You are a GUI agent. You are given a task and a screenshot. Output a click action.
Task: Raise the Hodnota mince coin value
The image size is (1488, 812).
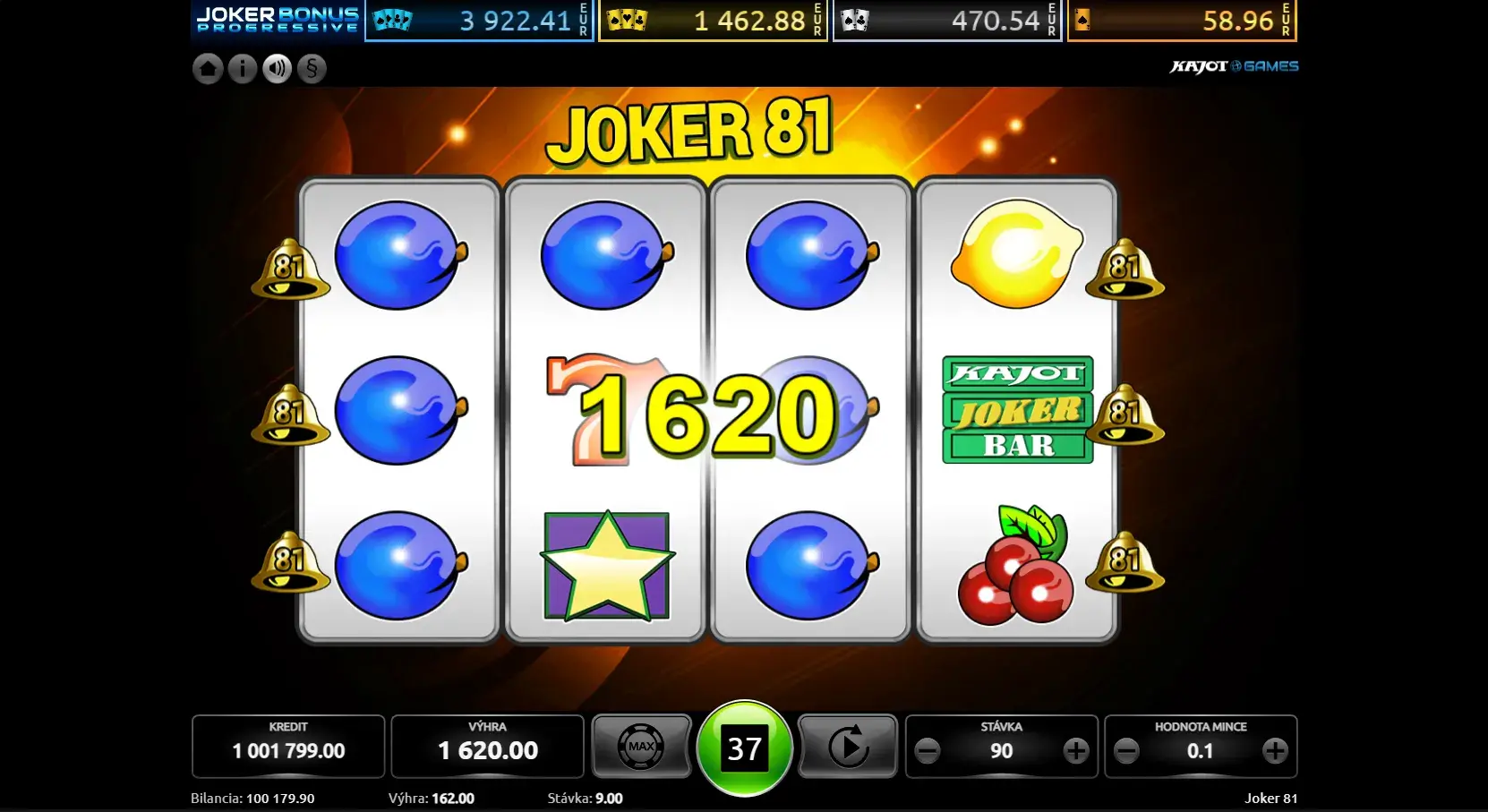click(1275, 750)
